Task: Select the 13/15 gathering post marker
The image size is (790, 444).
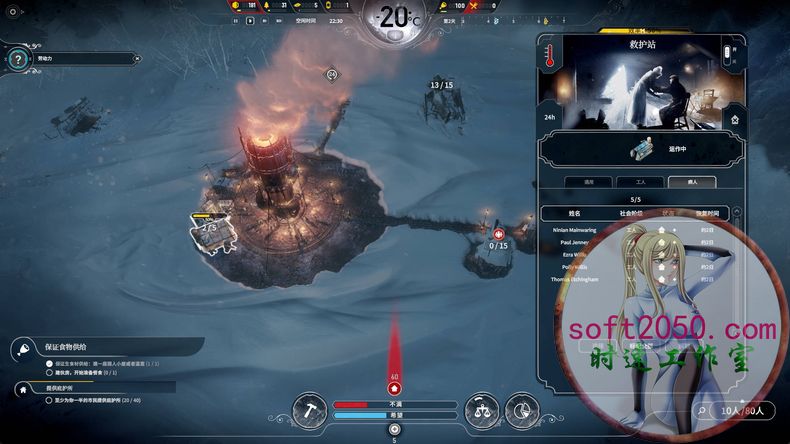Action: click(x=441, y=86)
